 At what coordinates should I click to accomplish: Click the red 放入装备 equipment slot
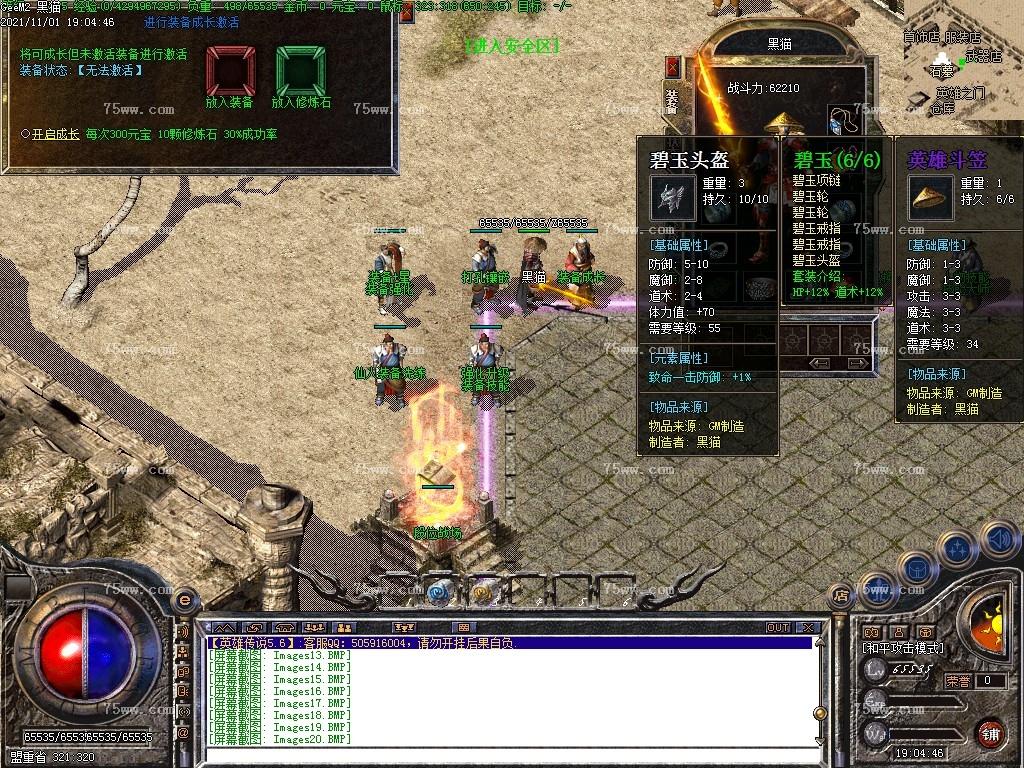pos(230,70)
